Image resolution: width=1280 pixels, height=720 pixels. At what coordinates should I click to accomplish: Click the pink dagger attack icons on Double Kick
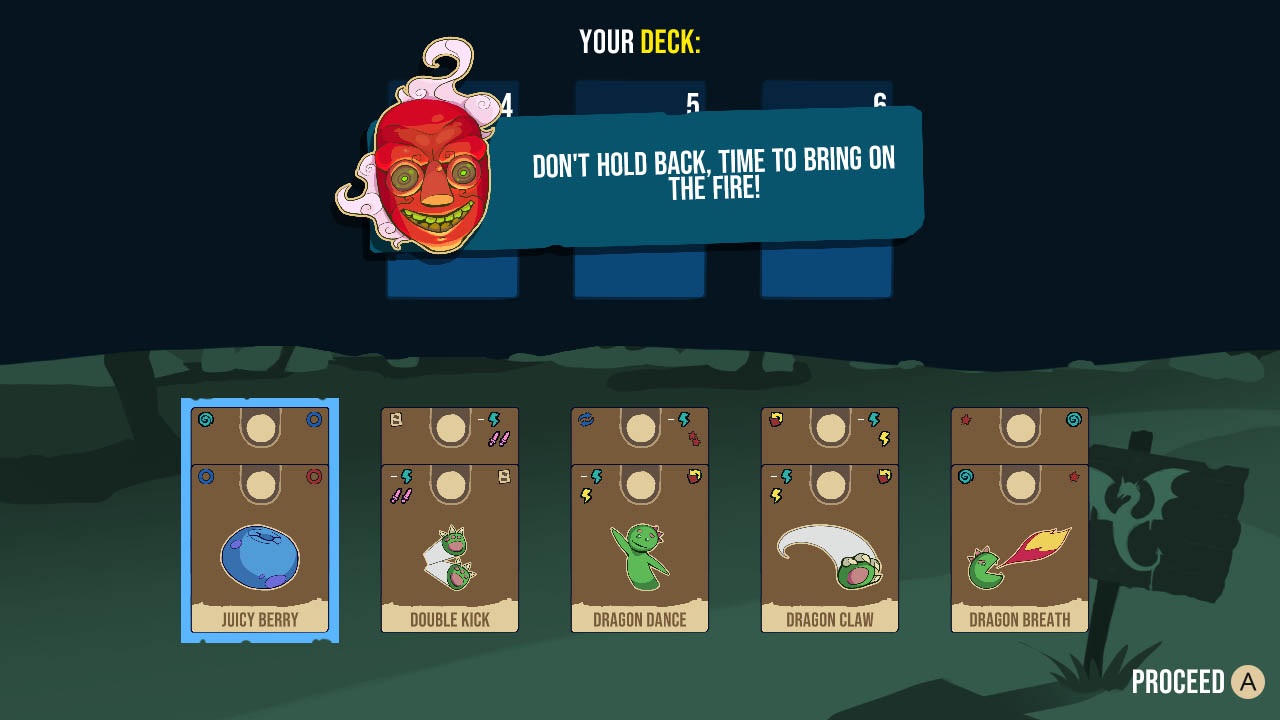coord(499,437)
